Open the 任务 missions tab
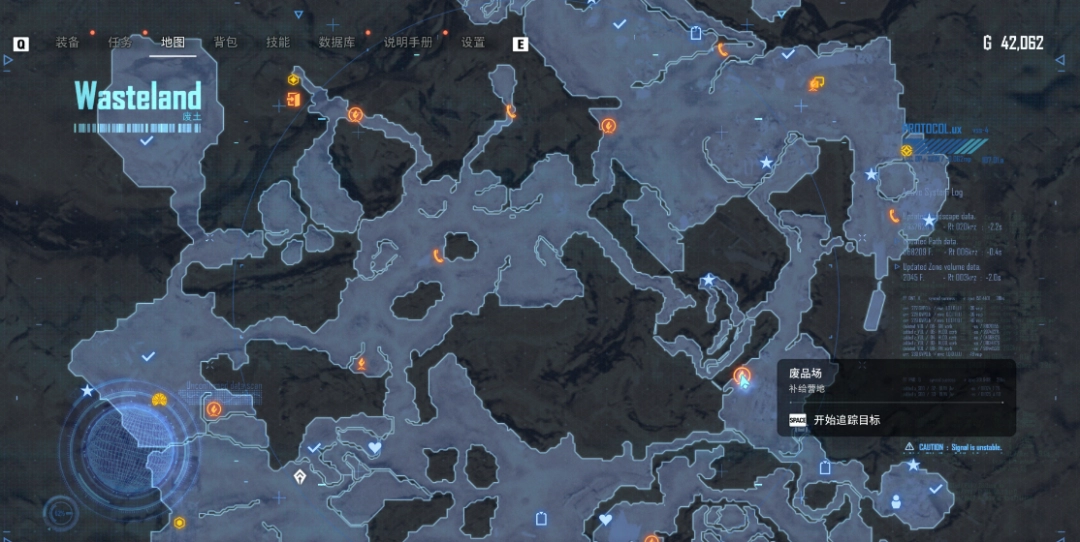Viewport: 1080px width, 542px height. coord(120,42)
